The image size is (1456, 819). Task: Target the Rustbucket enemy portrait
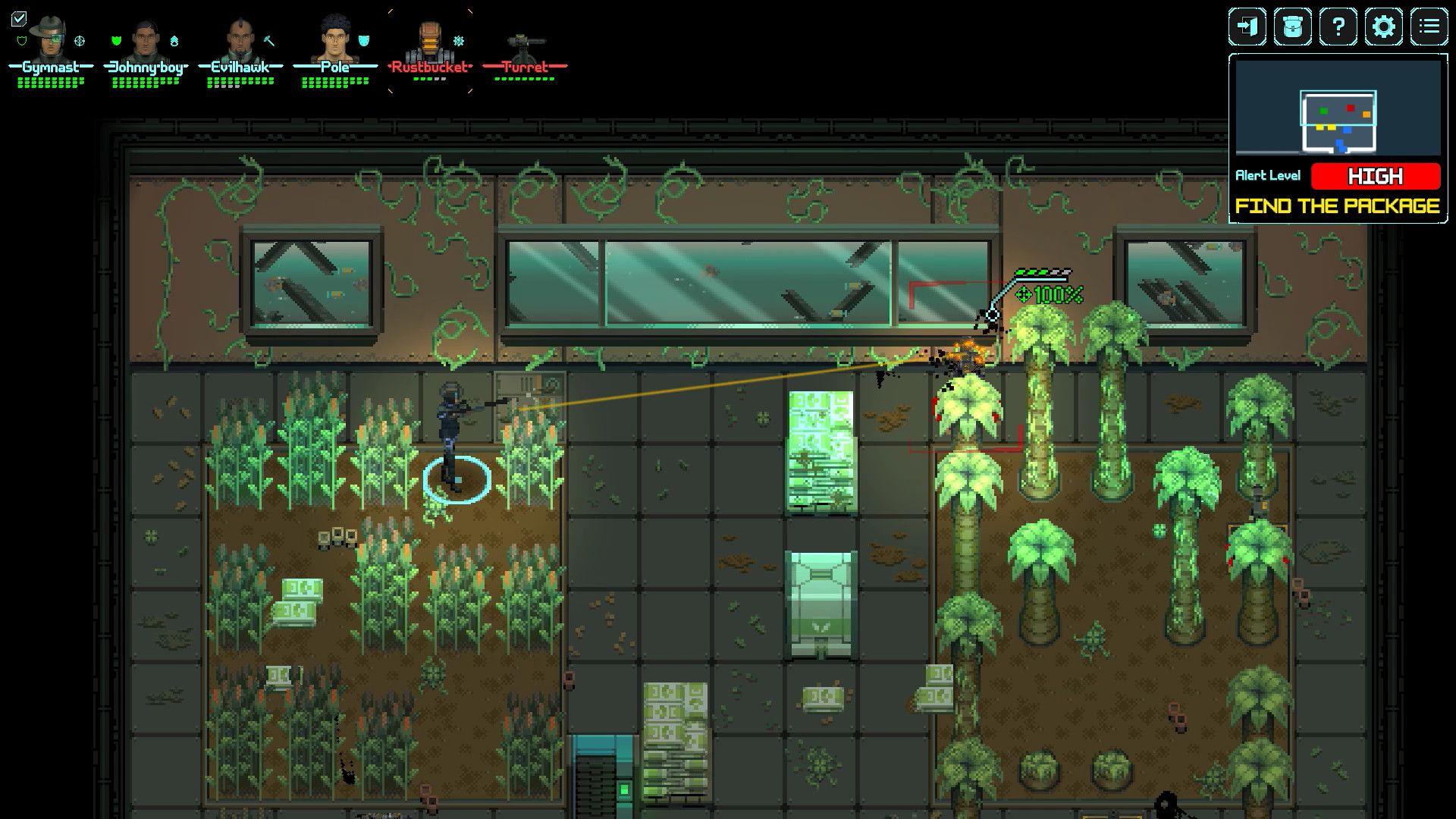click(x=429, y=41)
